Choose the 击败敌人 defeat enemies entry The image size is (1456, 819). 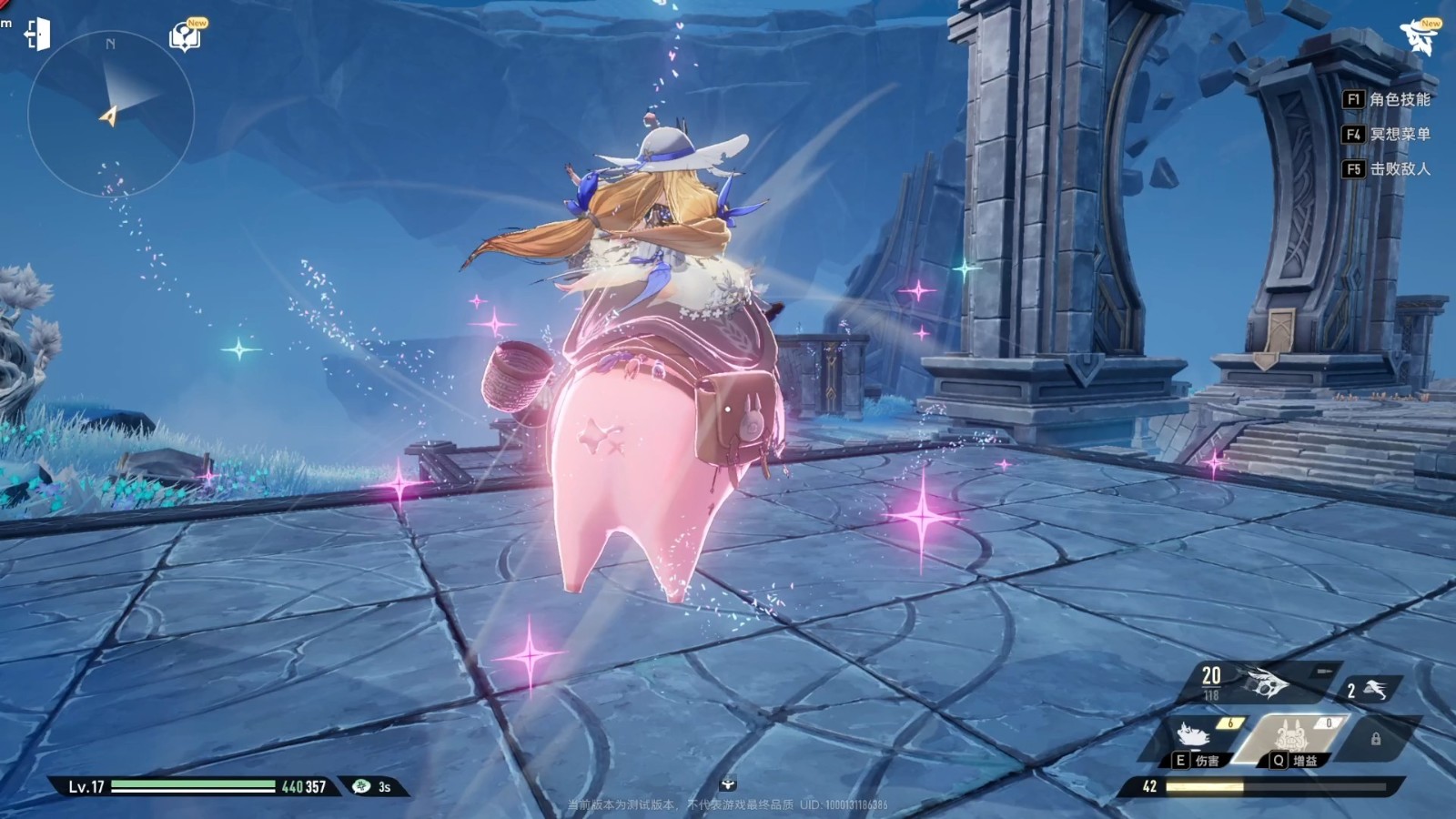tap(1388, 168)
